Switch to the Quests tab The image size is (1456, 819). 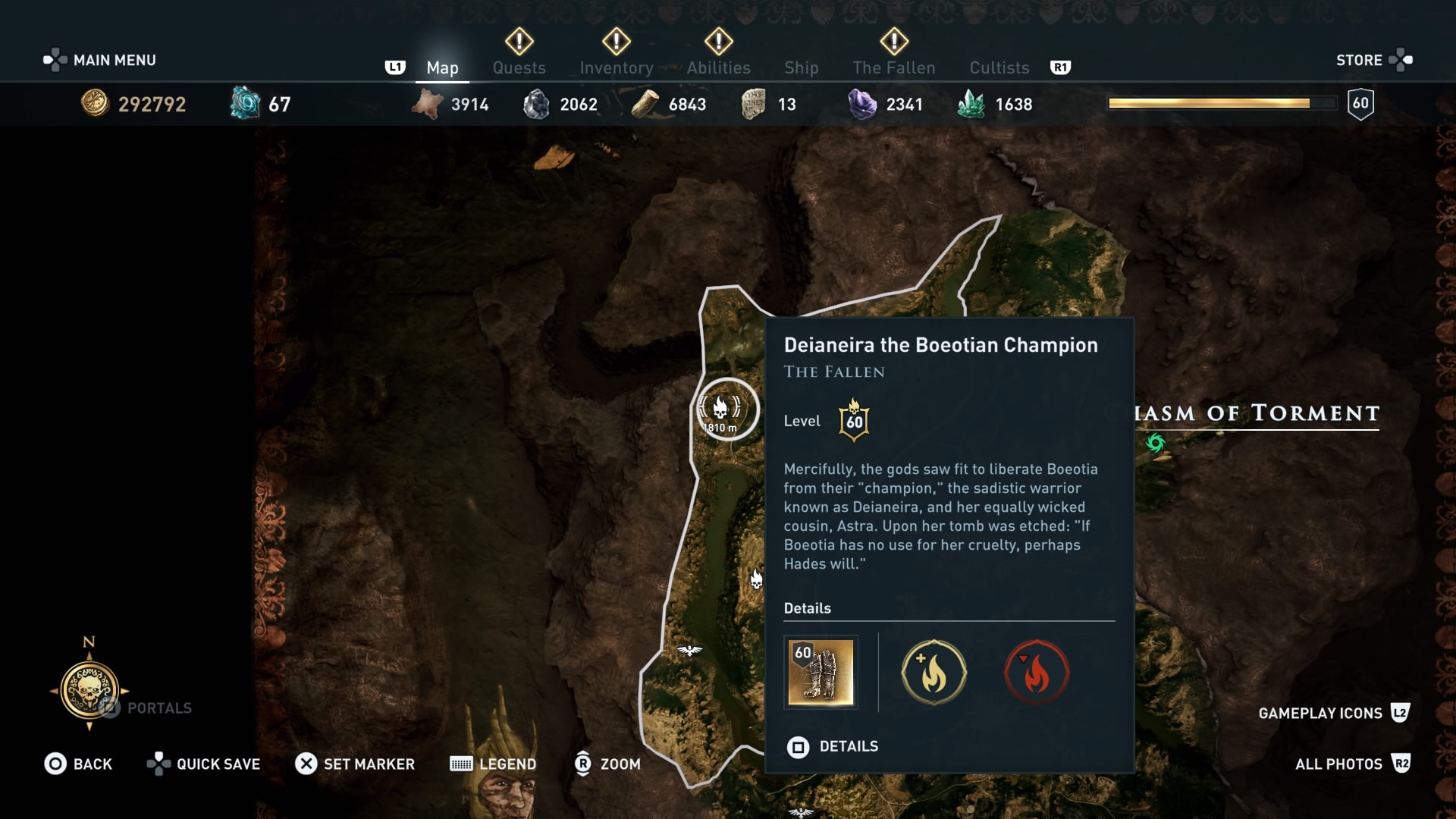click(x=519, y=67)
